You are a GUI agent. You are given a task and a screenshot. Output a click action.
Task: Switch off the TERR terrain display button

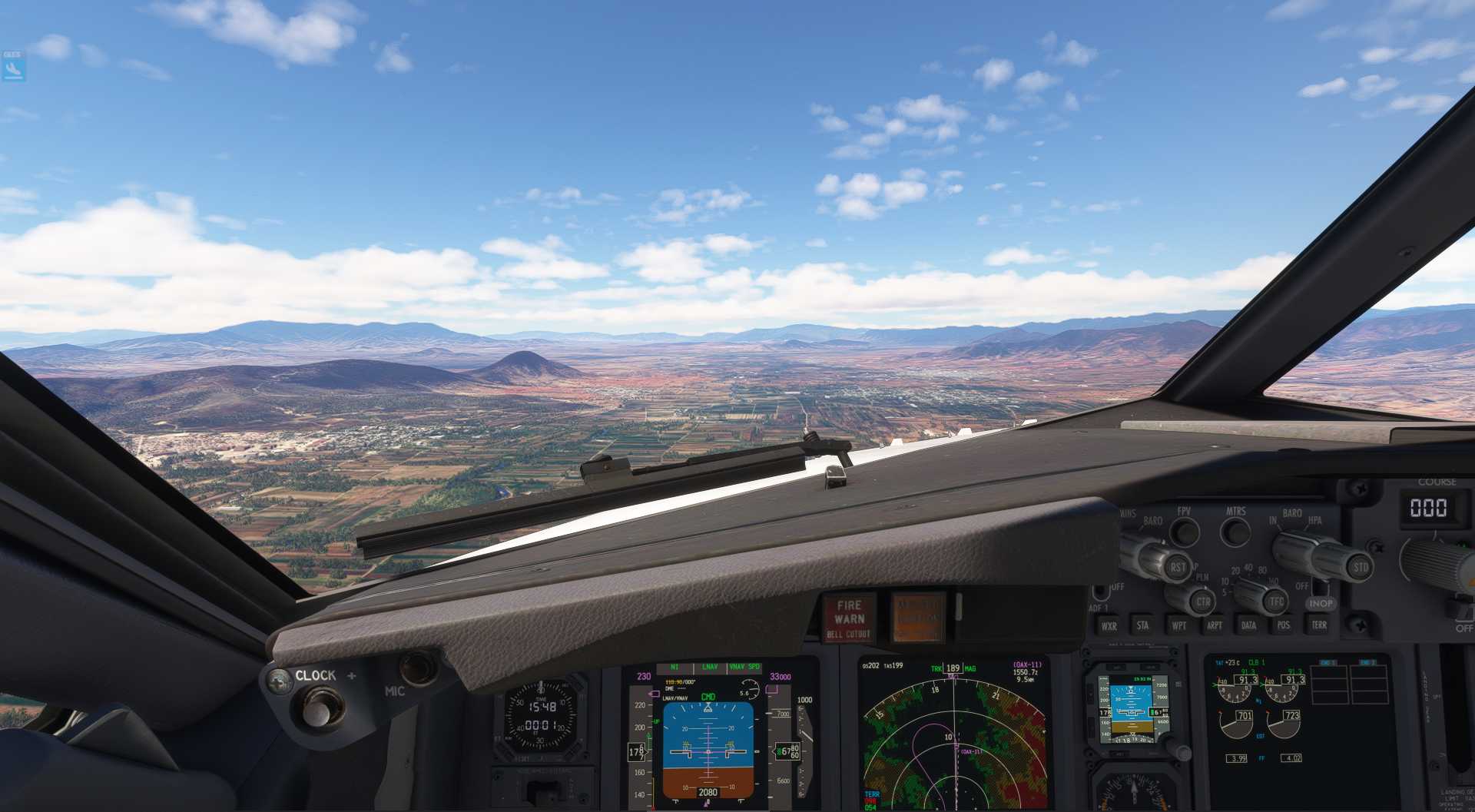tap(1319, 625)
